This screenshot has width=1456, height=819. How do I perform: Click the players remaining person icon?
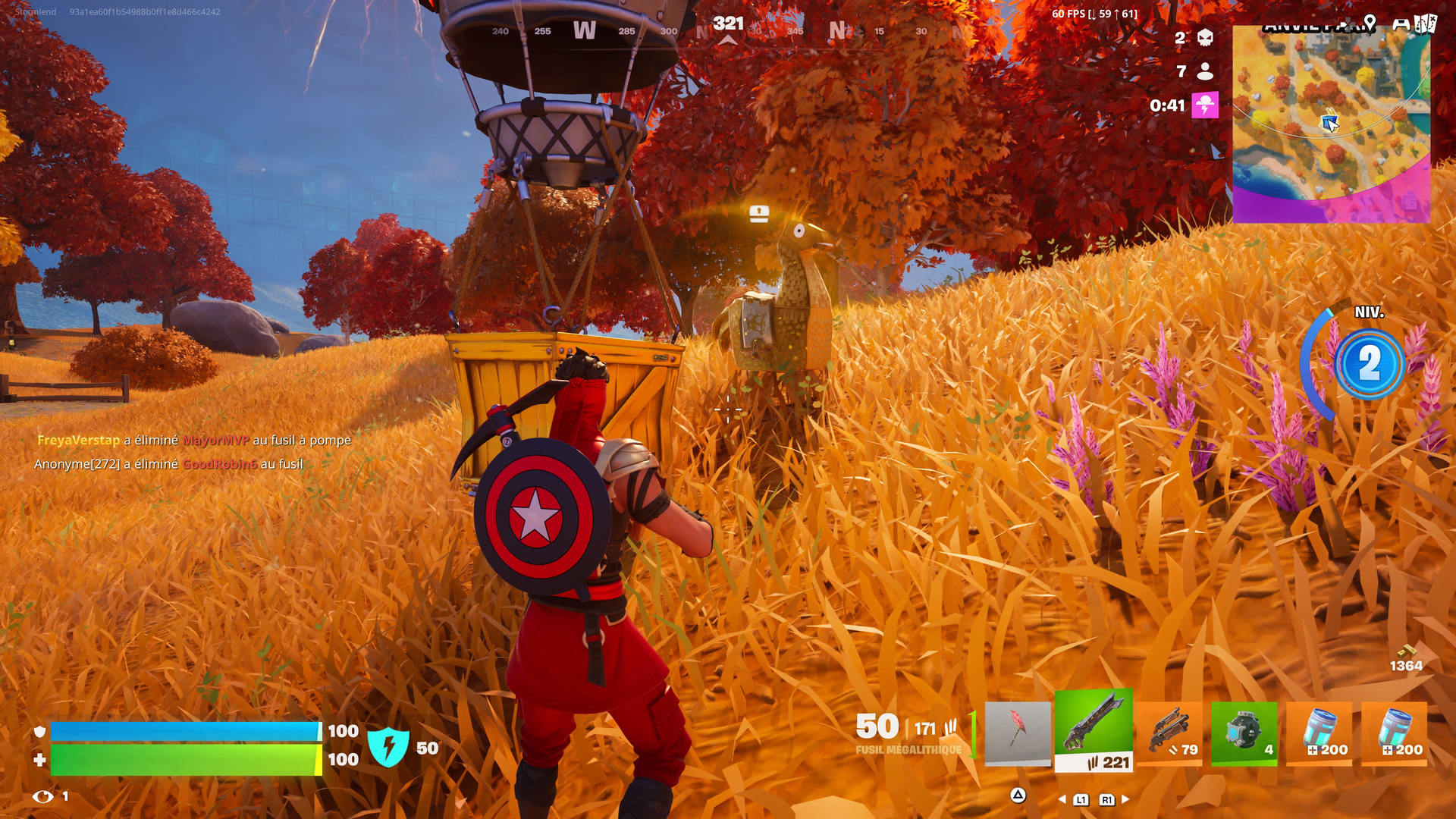click(x=1205, y=71)
